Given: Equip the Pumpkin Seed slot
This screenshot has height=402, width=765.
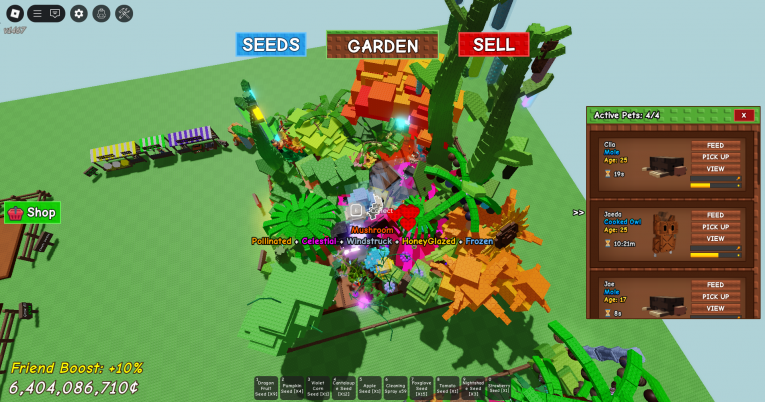Looking at the screenshot, I should coord(292,388).
